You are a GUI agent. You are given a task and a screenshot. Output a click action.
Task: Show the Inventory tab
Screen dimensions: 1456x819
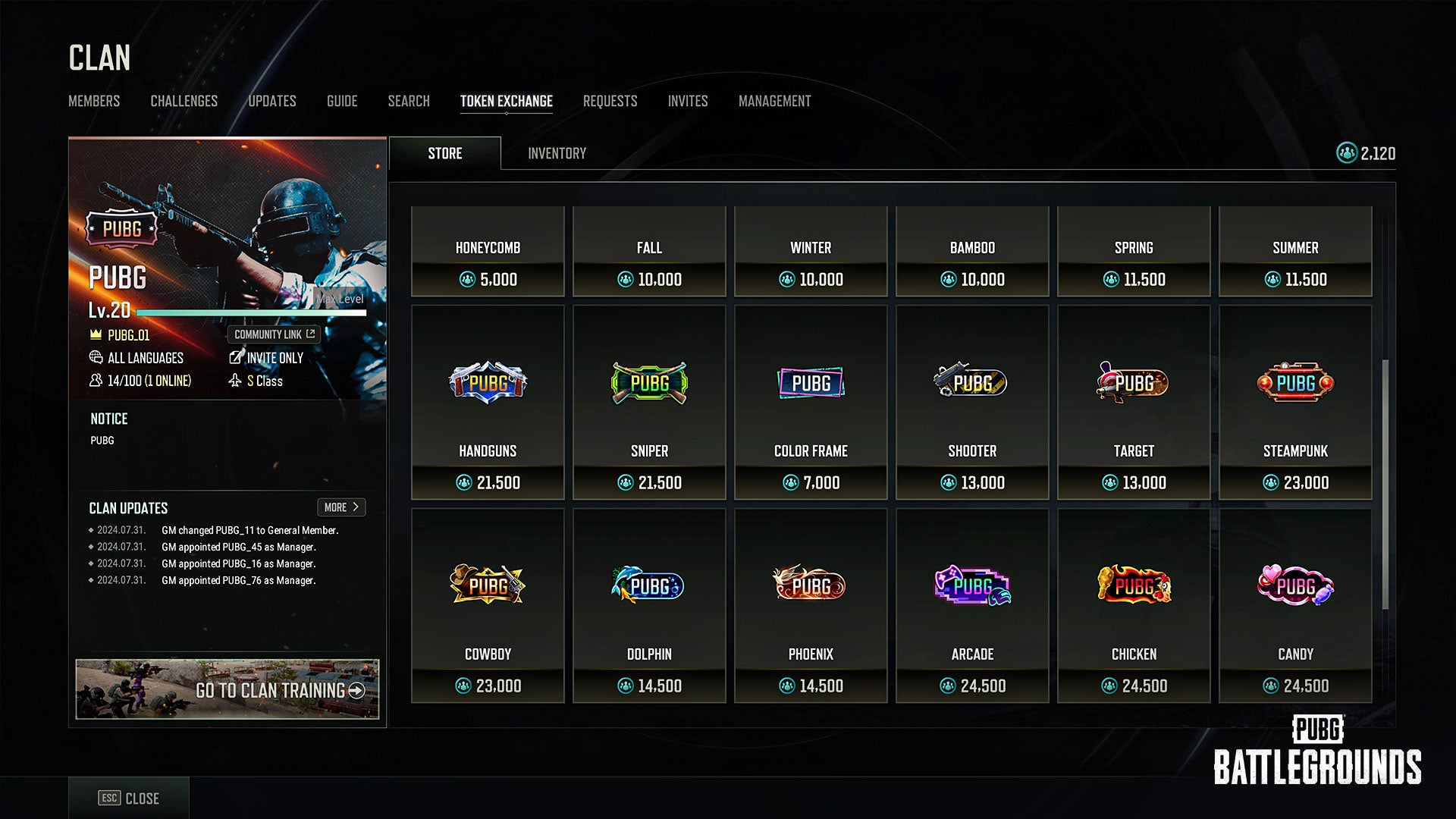(x=557, y=153)
